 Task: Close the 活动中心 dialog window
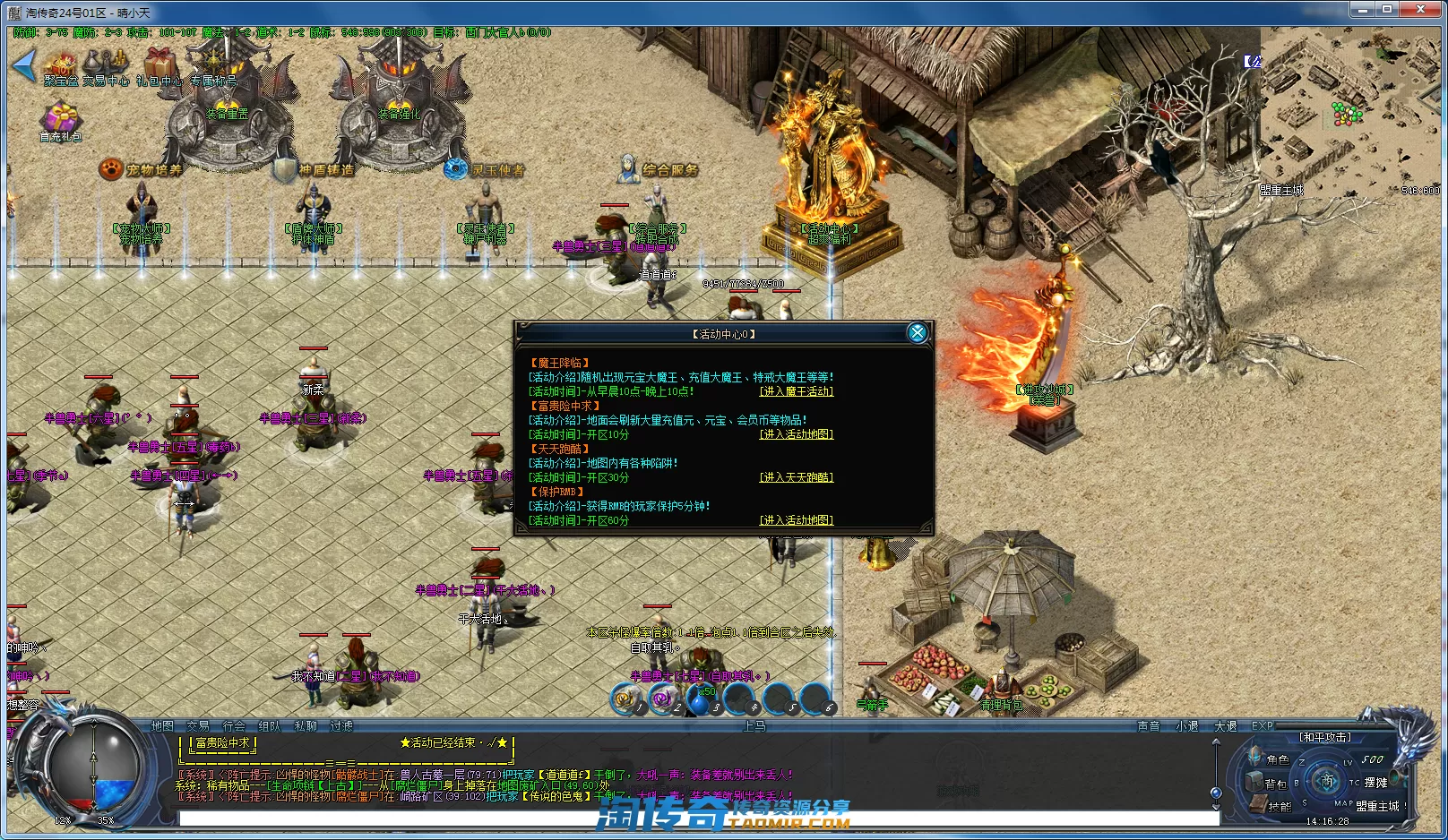pos(917,333)
